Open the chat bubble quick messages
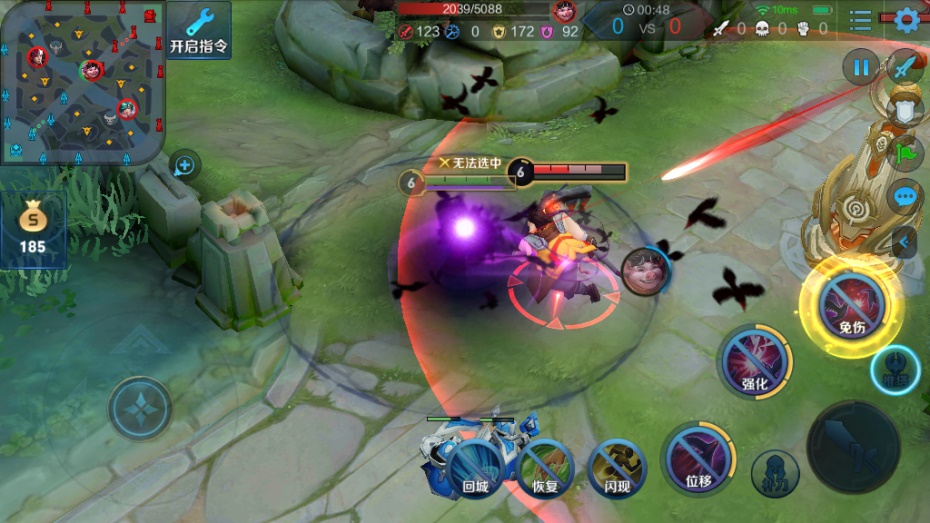Viewport: 930px width, 523px height. click(905, 196)
